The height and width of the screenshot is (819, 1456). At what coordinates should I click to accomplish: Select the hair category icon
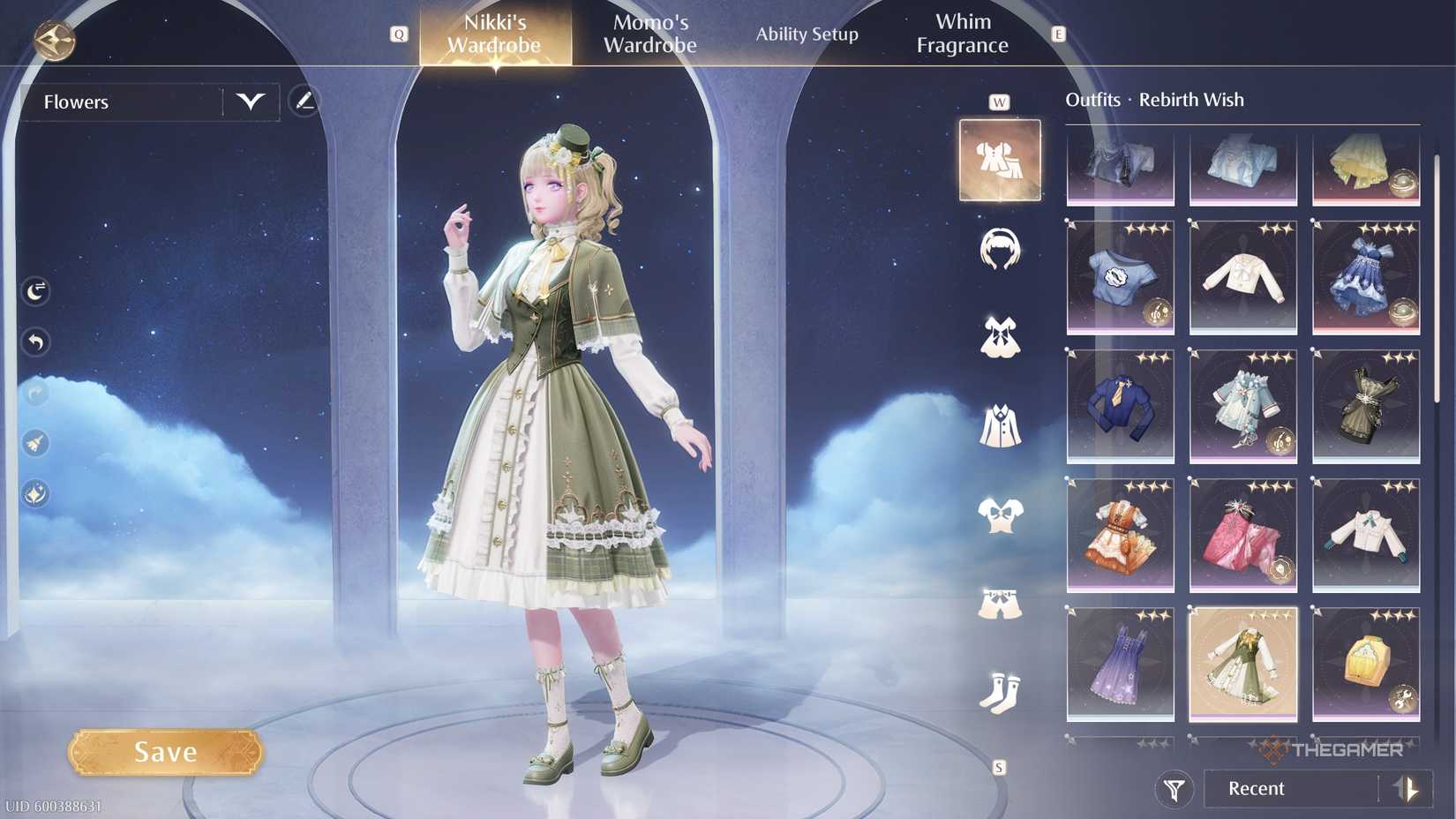tap(999, 250)
